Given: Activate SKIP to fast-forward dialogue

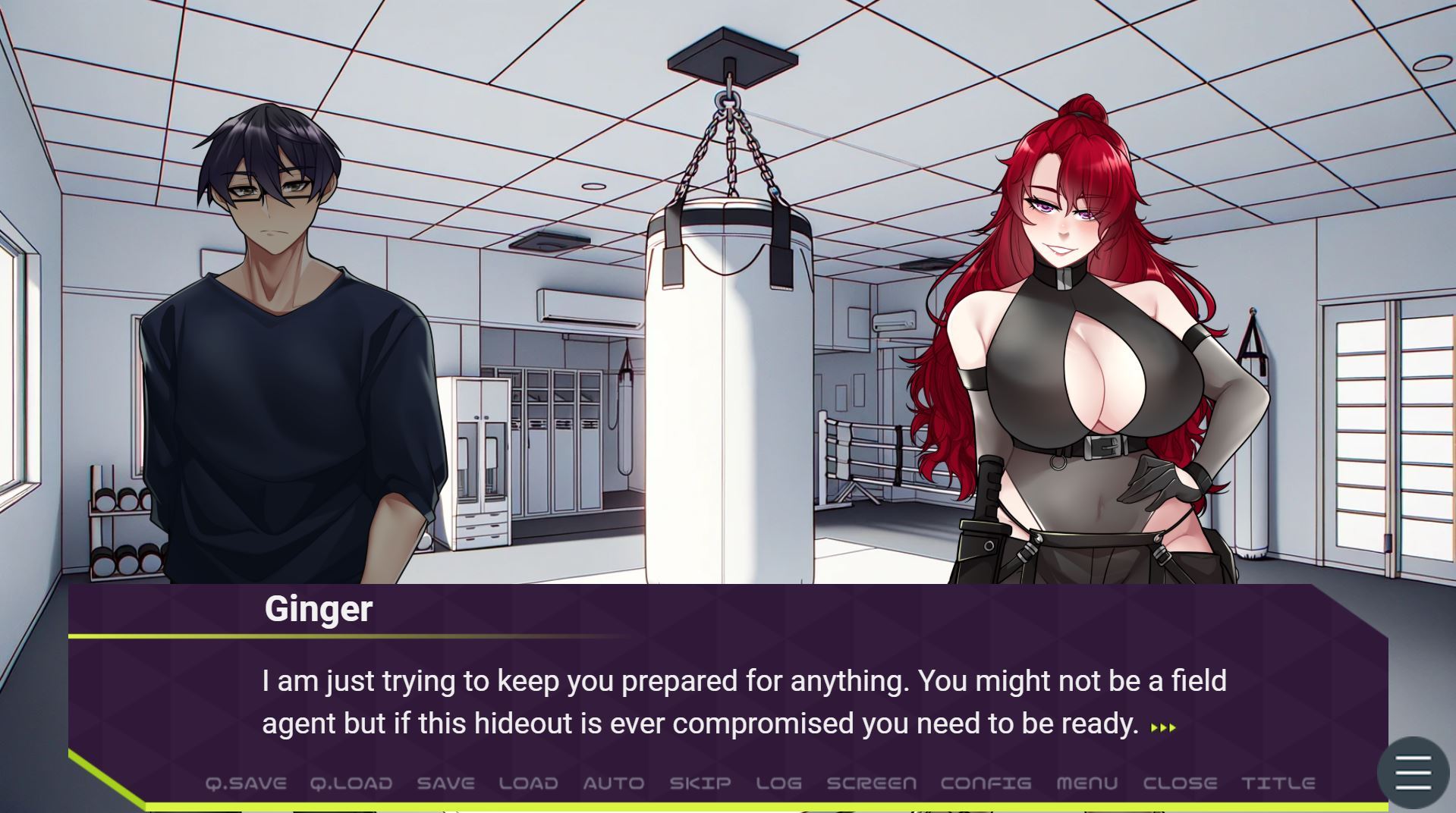Looking at the screenshot, I should pyautogui.click(x=700, y=783).
